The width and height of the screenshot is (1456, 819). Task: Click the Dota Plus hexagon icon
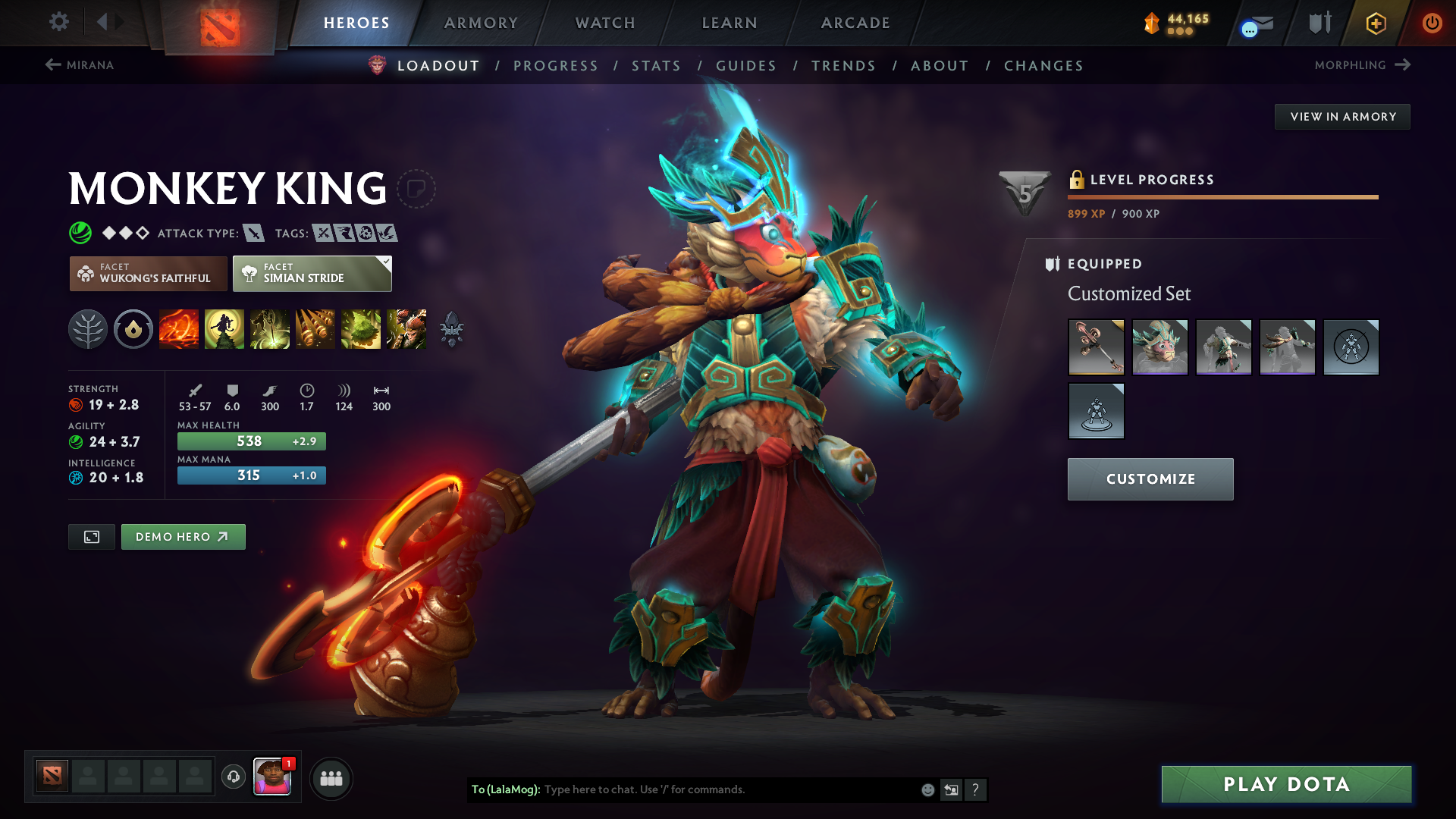click(1375, 23)
